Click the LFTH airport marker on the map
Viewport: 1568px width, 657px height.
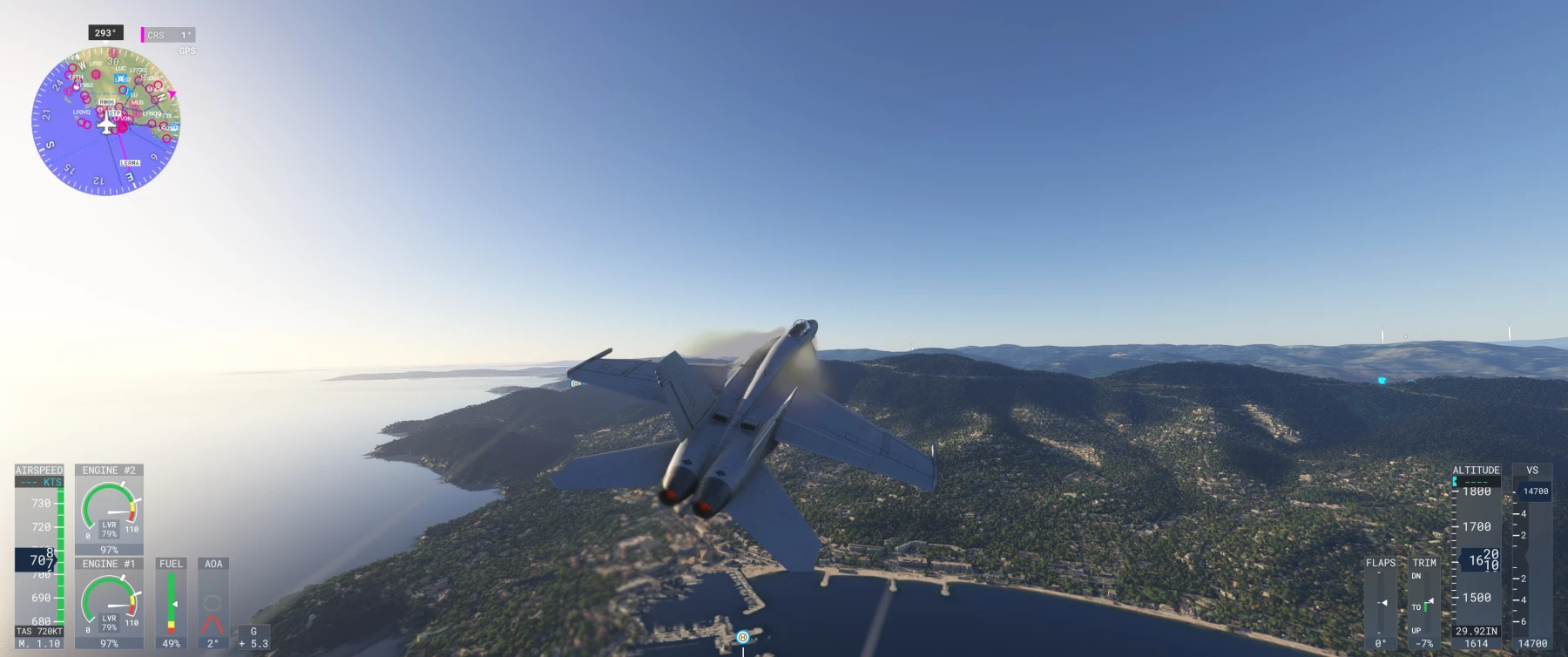(x=75, y=78)
